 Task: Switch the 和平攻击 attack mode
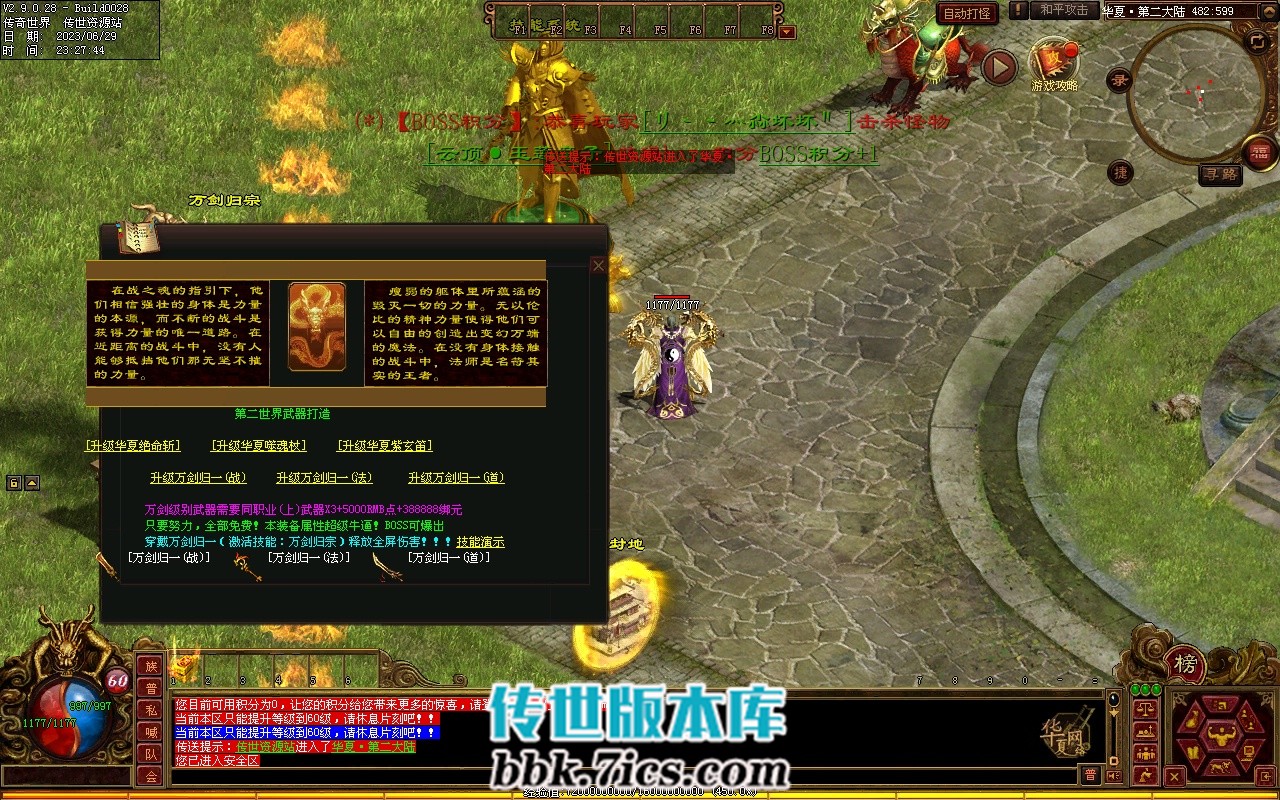[x=1063, y=10]
